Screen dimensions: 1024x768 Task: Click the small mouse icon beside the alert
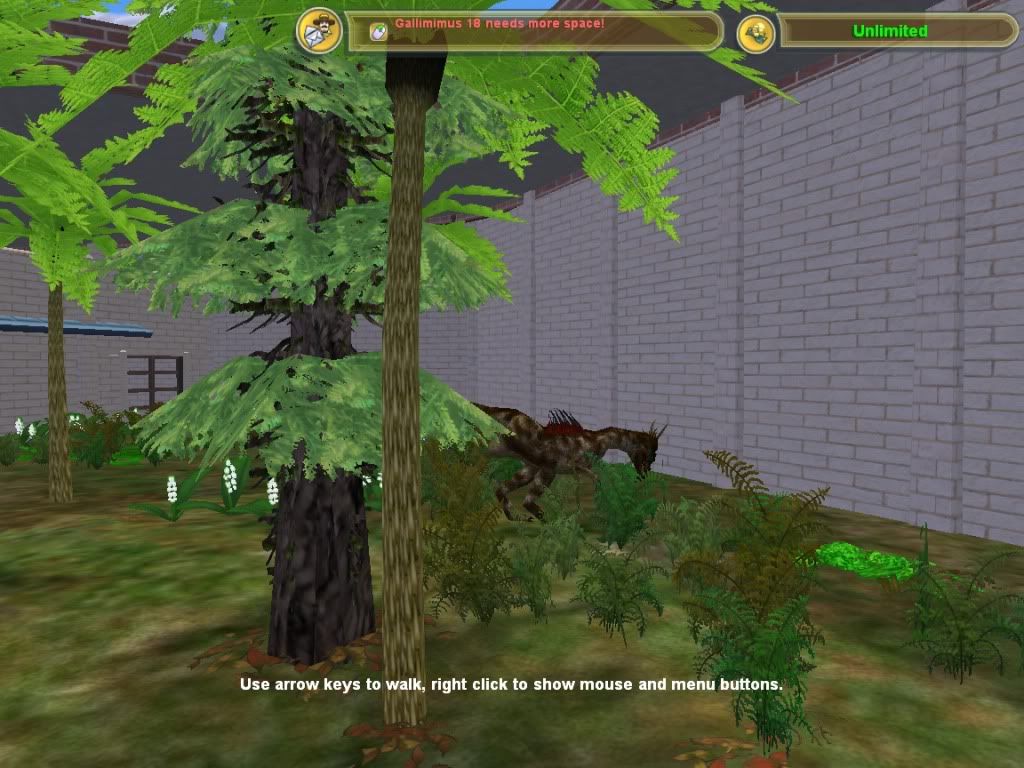[378, 30]
